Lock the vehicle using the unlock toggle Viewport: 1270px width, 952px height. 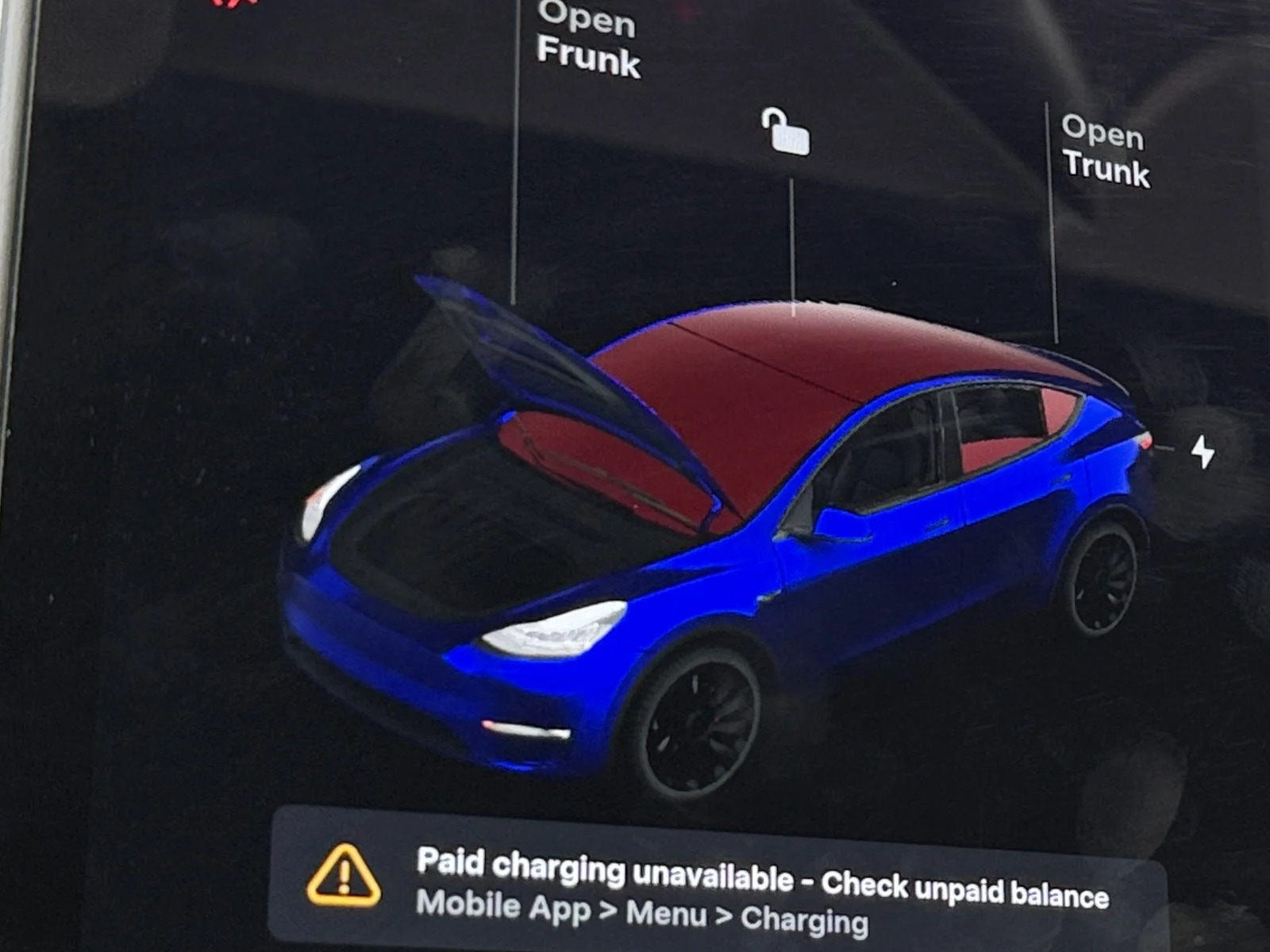(784, 133)
